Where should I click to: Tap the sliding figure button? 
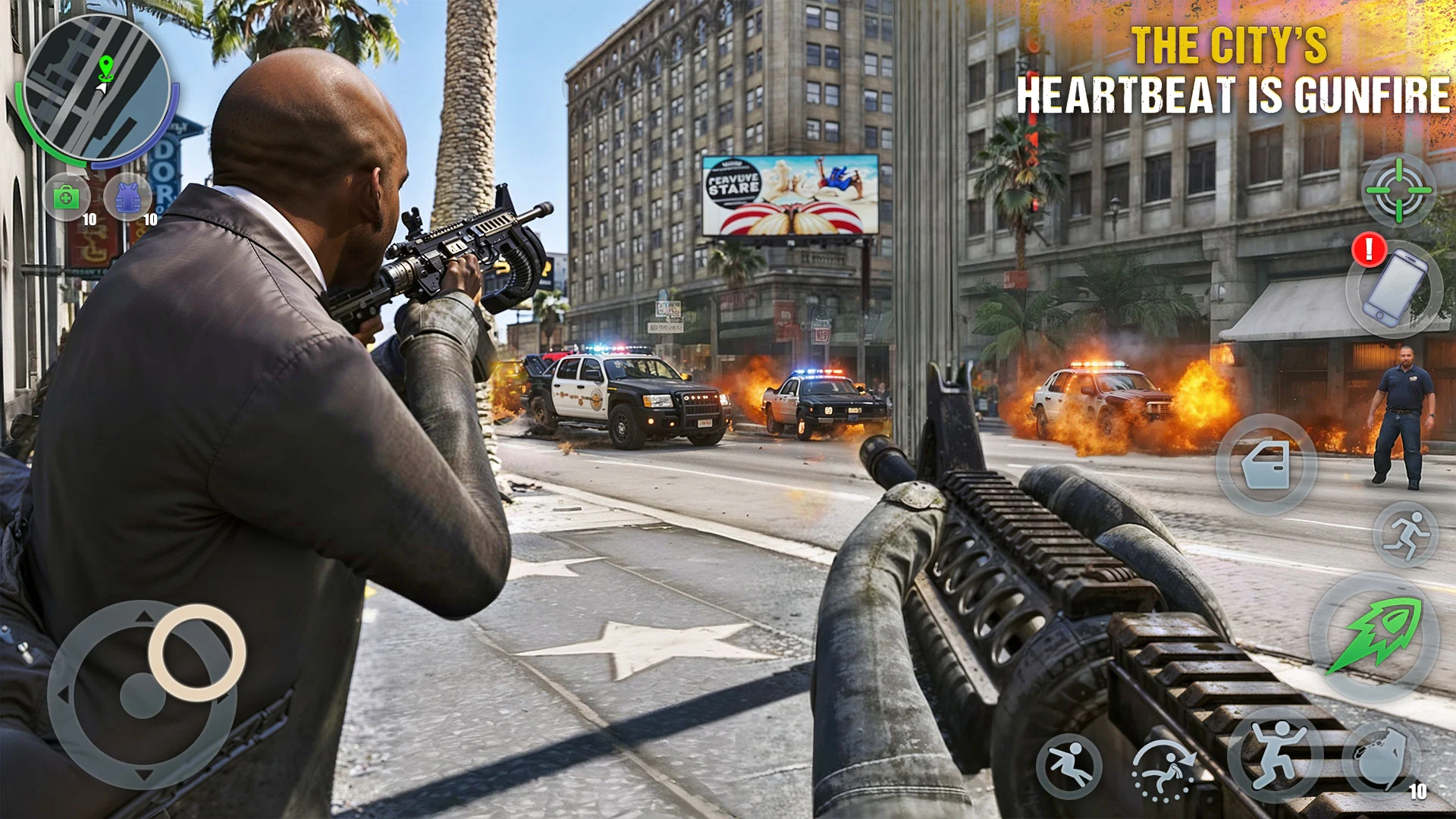(x=1069, y=766)
